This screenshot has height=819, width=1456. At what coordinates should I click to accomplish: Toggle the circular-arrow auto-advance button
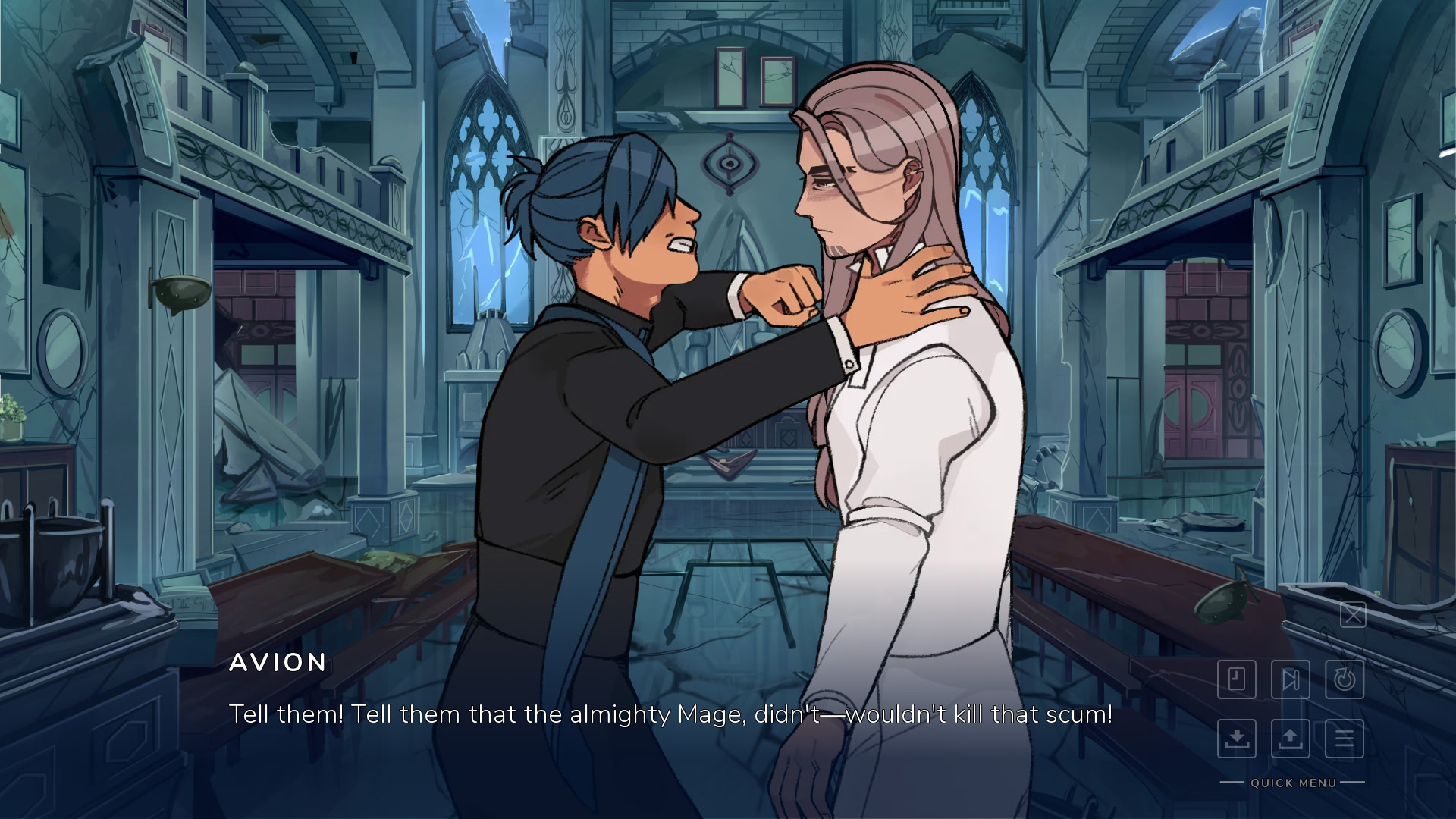1345,679
